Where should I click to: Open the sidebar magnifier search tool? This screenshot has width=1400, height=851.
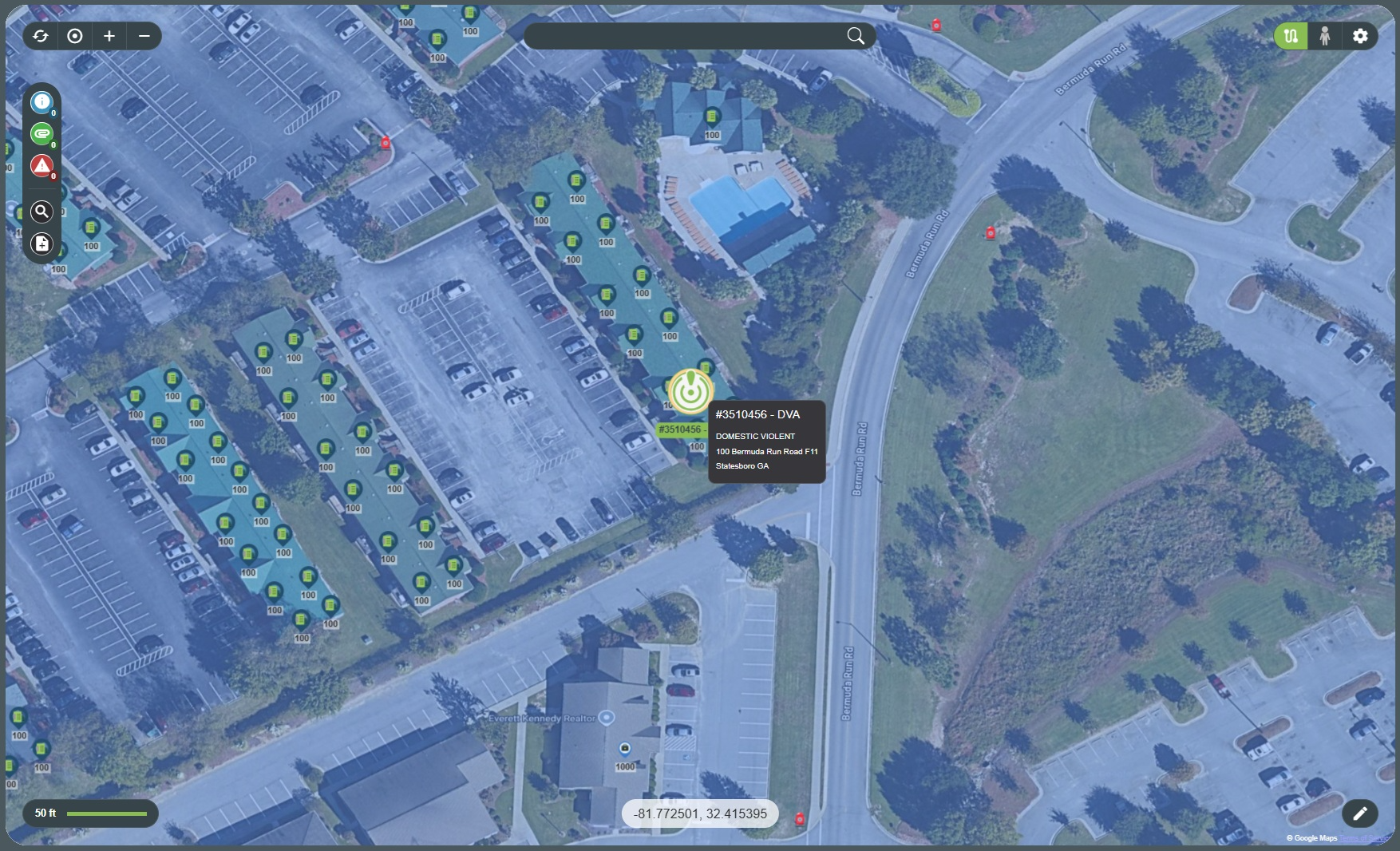[x=42, y=212]
